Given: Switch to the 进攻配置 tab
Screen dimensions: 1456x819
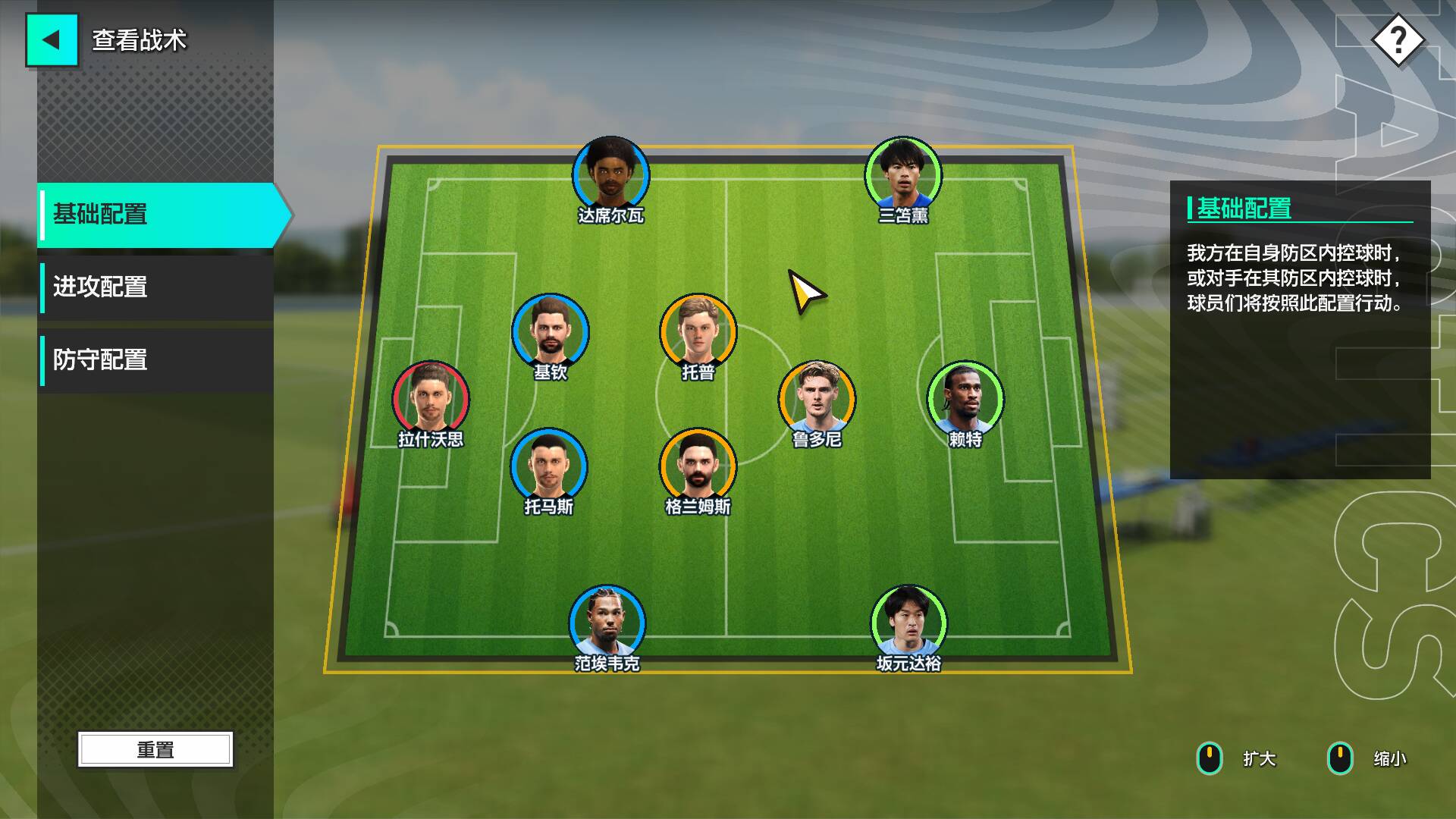Looking at the screenshot, I should click(x=156, y=287).
